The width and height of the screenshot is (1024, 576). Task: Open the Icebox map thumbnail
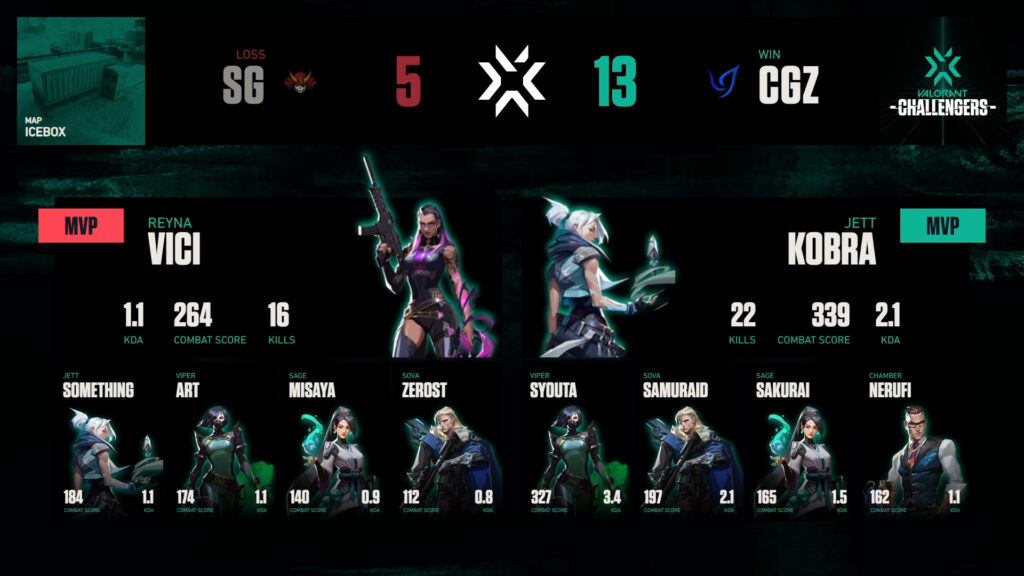(81, 81)
